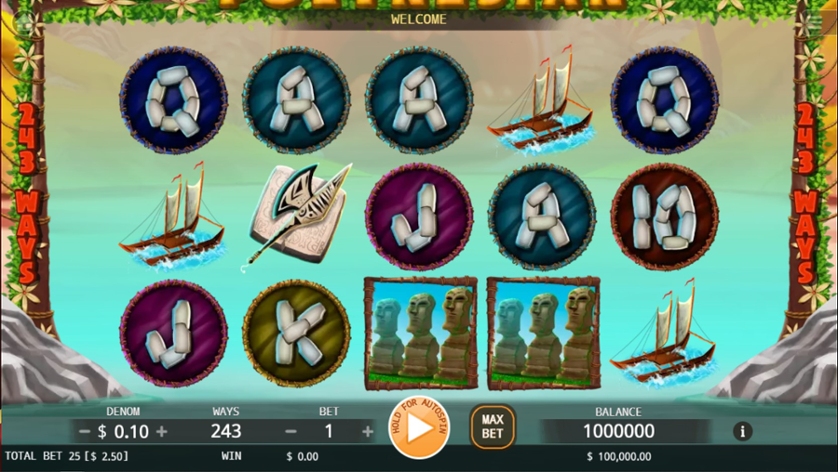Open the info paytable icon
The height and width of the screenshot is (472, 838).
point(742,432)
